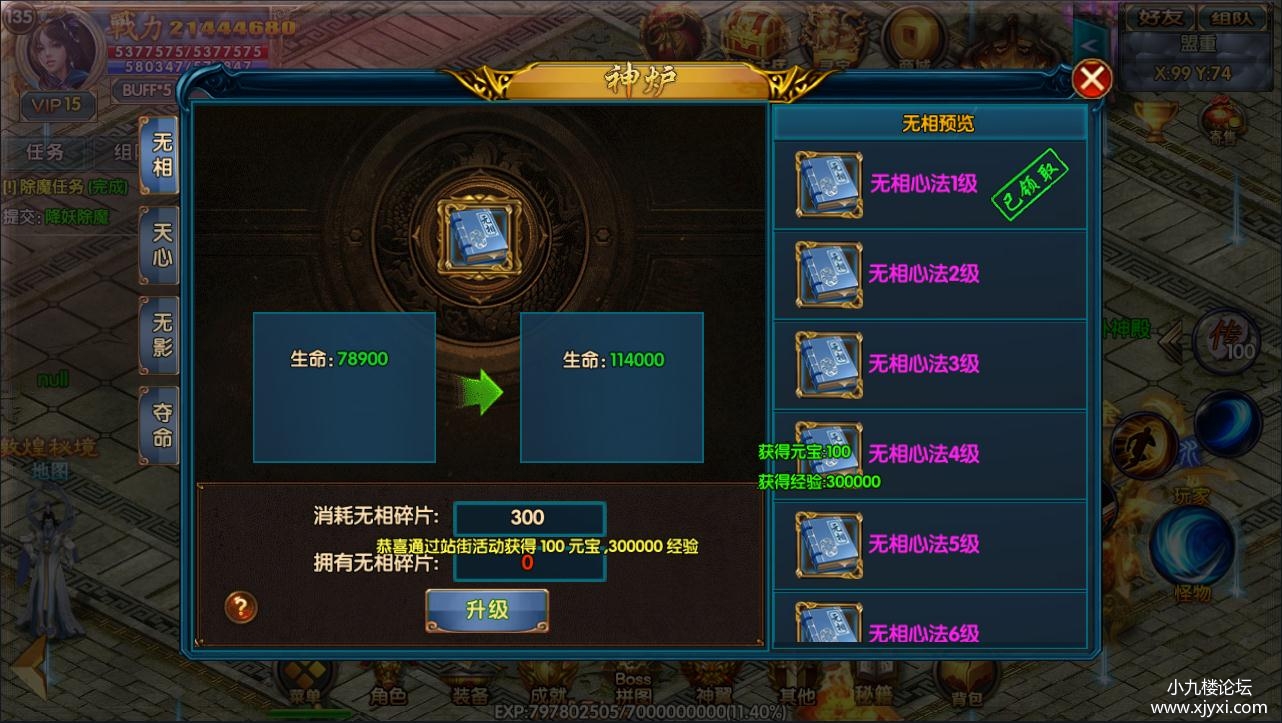Click the 消耗无相碎片 amount input field

528,517
